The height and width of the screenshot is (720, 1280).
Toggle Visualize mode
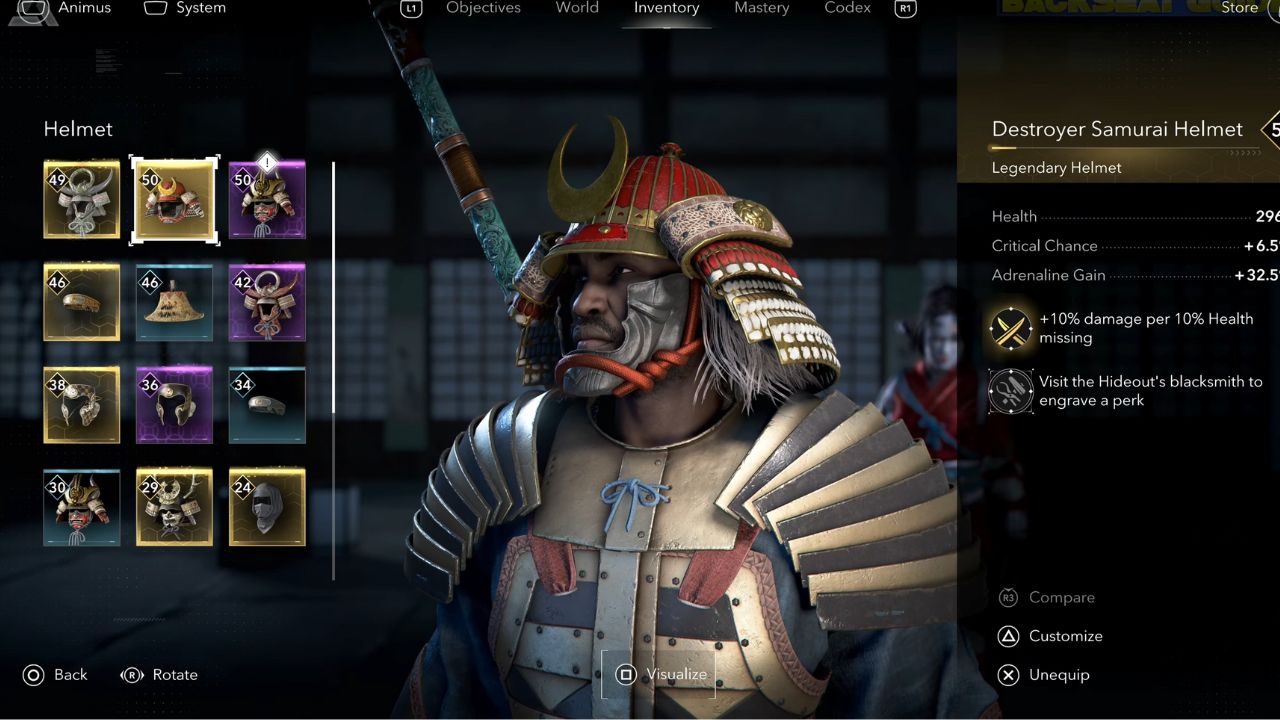[x=658, y=675]
